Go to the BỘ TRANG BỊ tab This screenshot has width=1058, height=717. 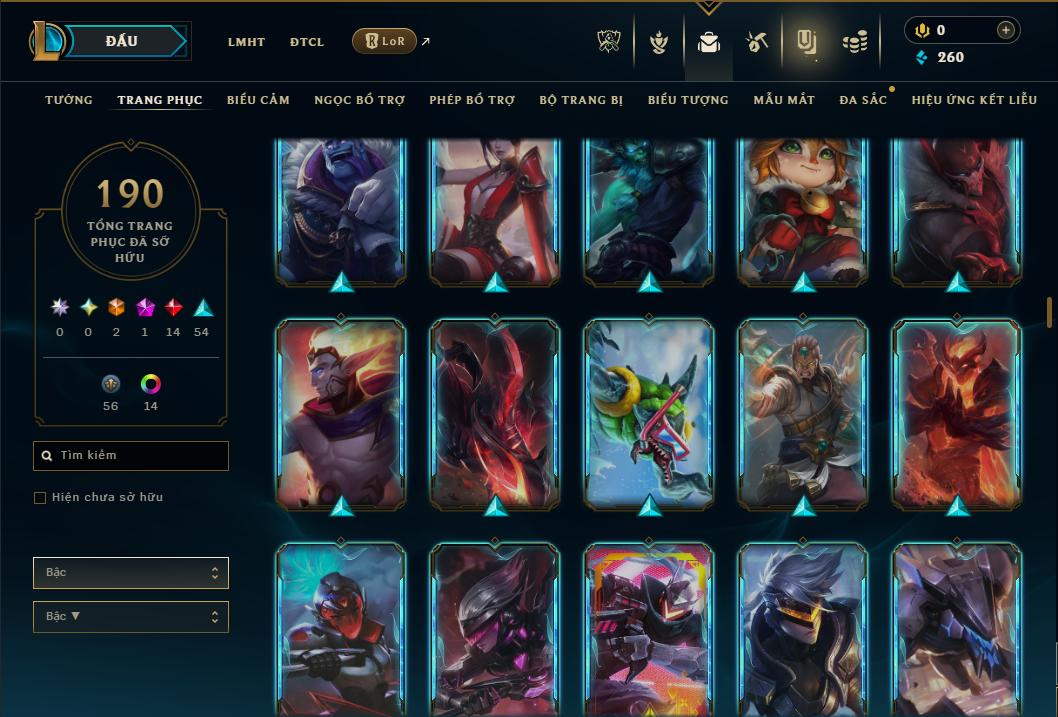[581, 100]
